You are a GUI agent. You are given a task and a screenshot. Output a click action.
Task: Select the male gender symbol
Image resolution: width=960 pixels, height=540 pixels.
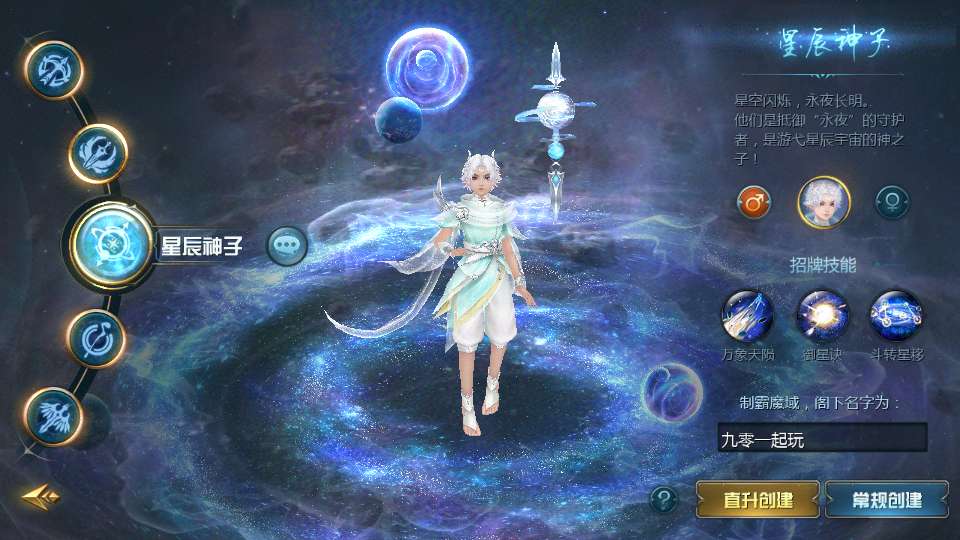tap(753, 201)
